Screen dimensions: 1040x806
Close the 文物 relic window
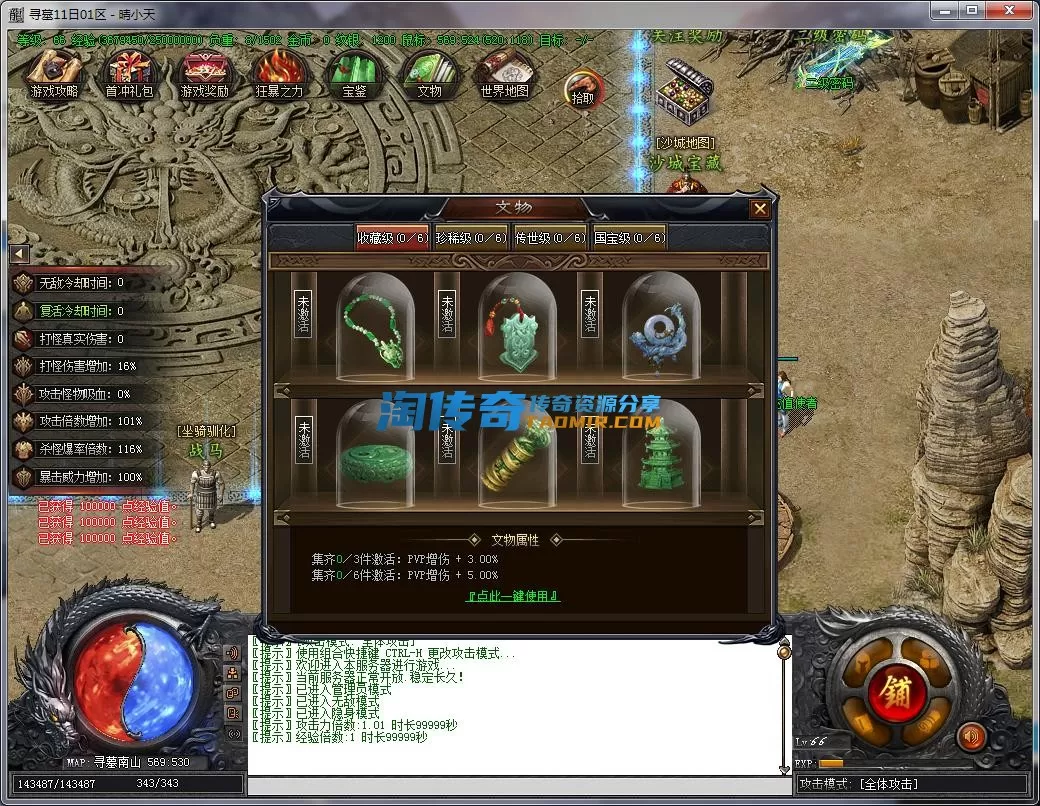coord(760,209)
